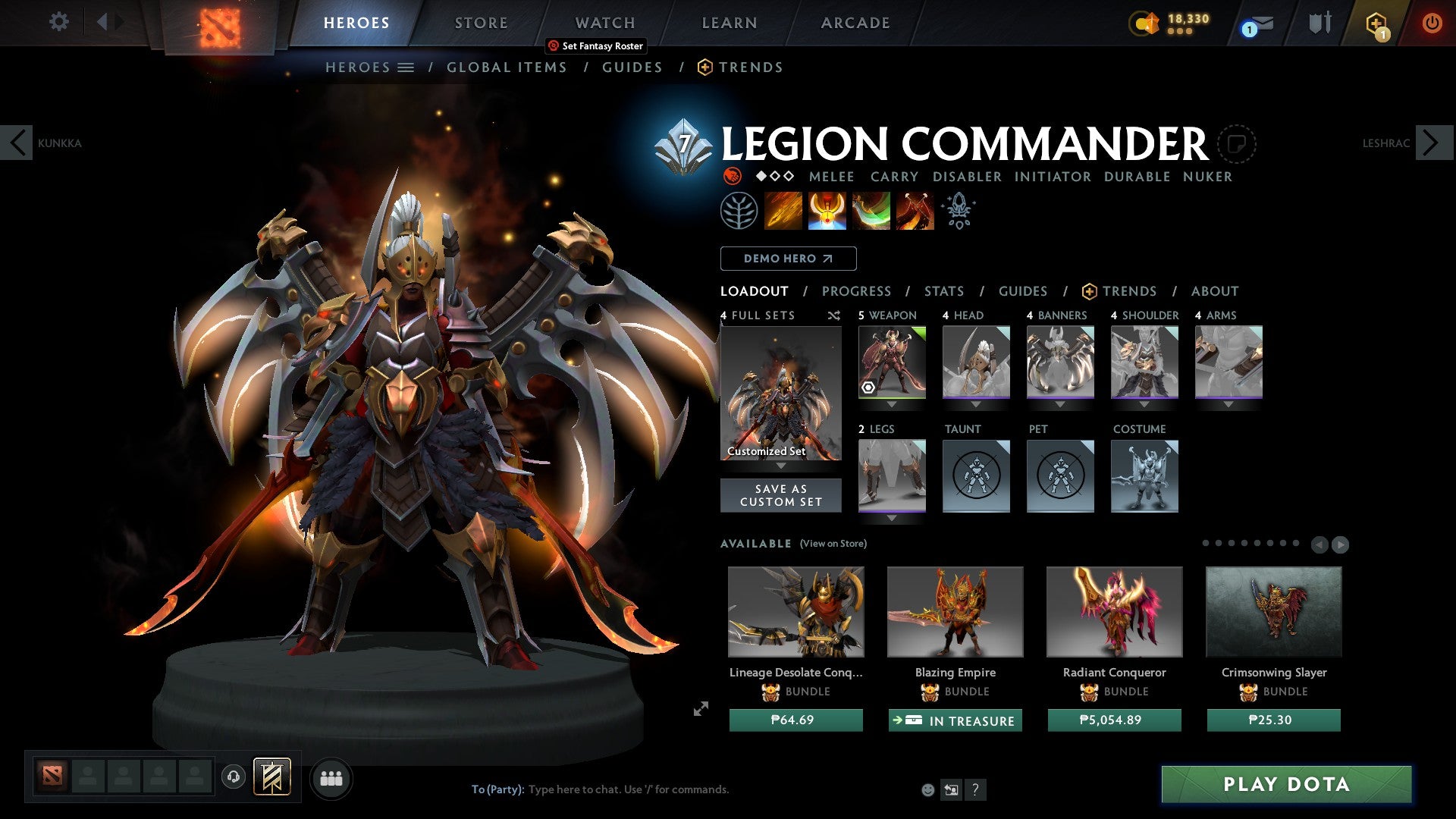1456x819 pixels.
Task: Select the Overwhelming Odds ability icon
Action: click(785, 210)
